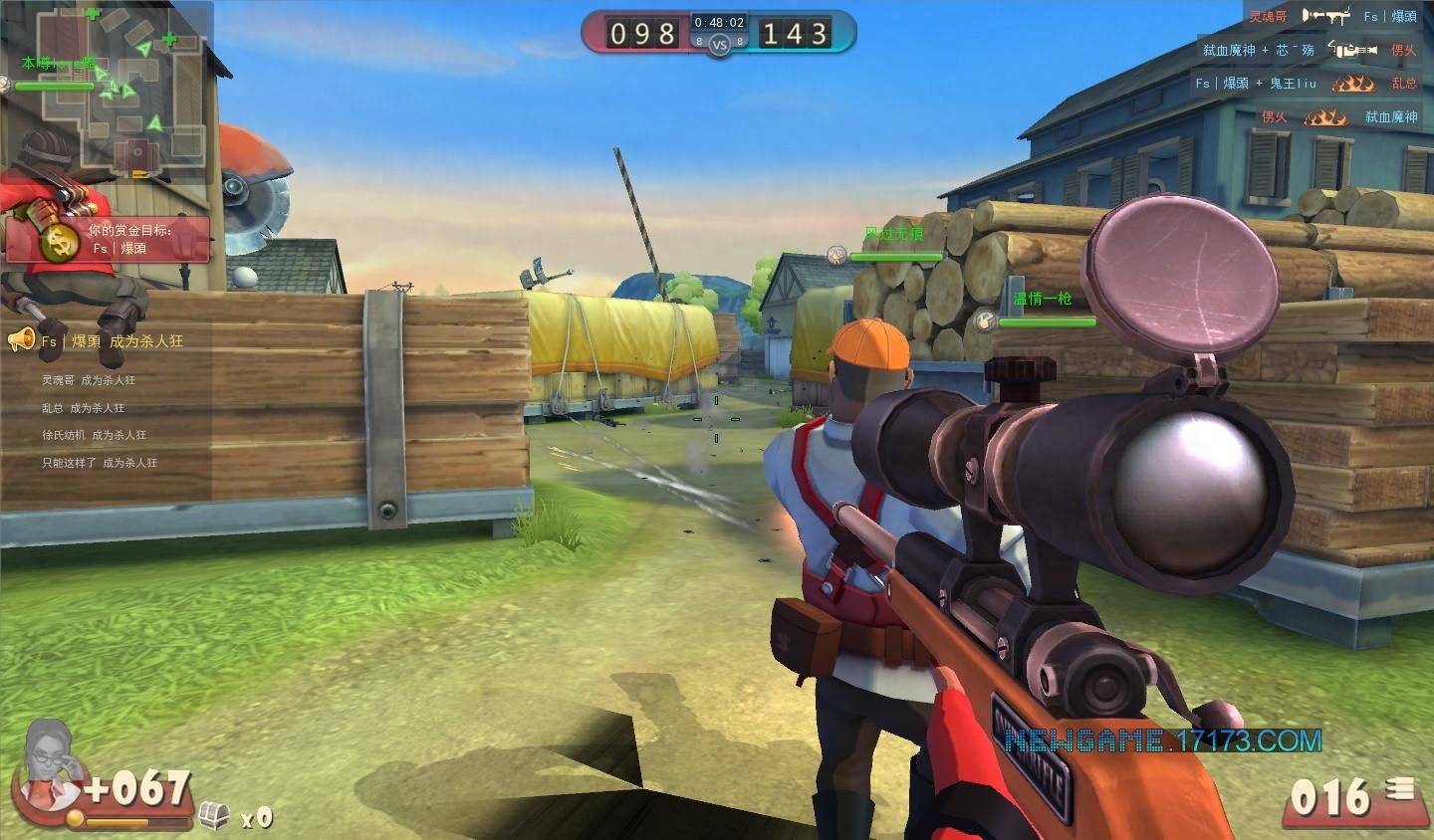
Task: Click the NEWGAME.17173.COM watermark
Action: (1162, 740)
